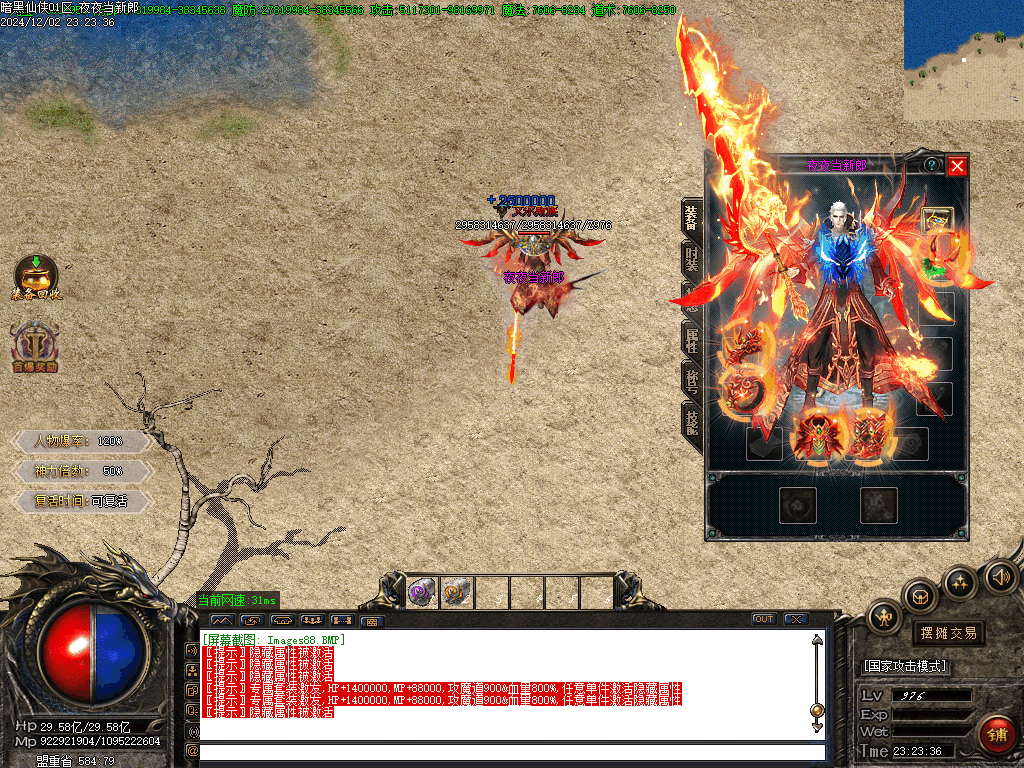The height and width of the screenshot is (768, 1024).
Task: Select the 称号 title tab
Action: [692, 380]
